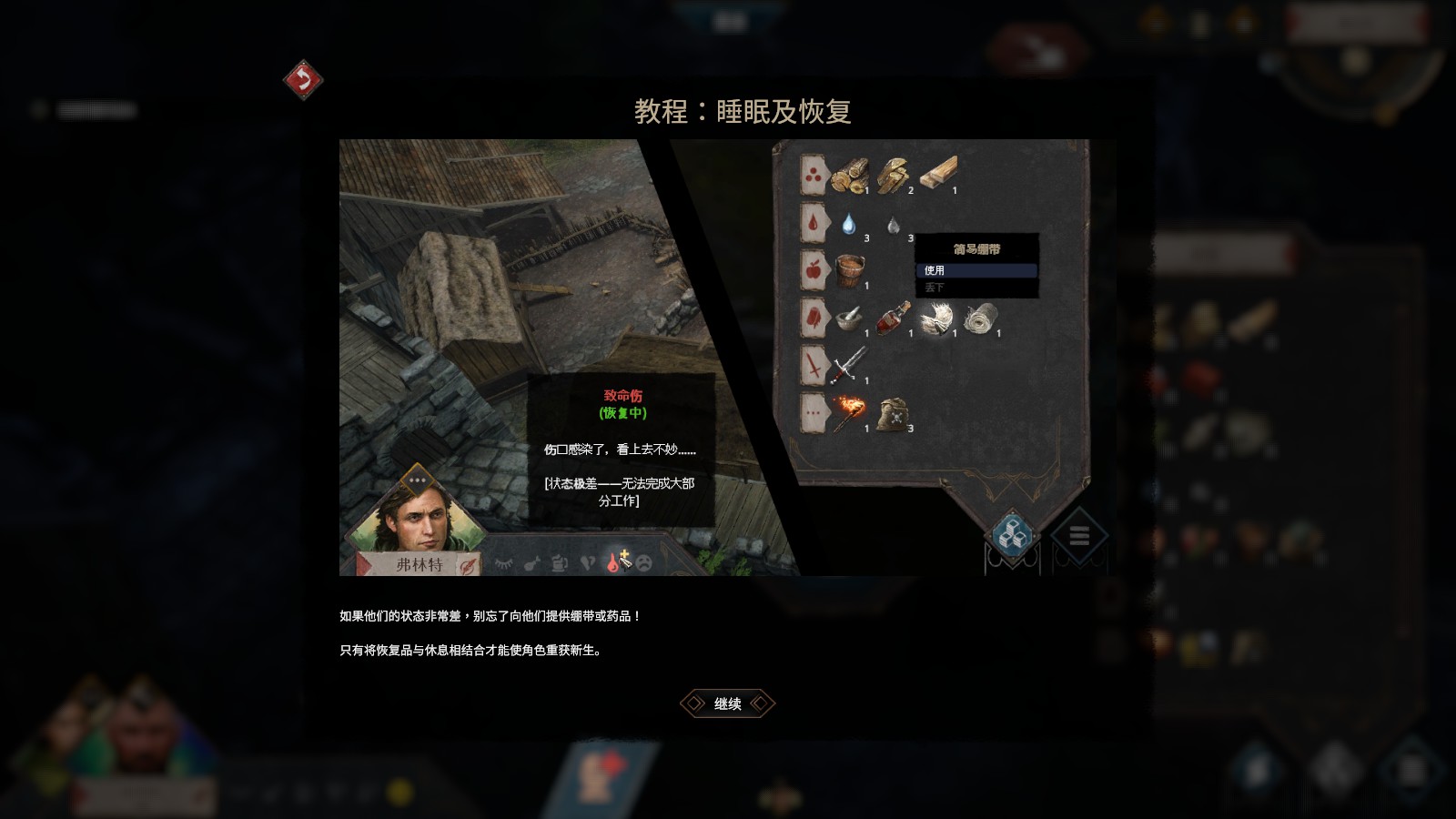Click the food (meat leg) status icon
Image resolution: width=1456 pixels, height=819 pixels.
pyautogui.click(x=531, y=562)
